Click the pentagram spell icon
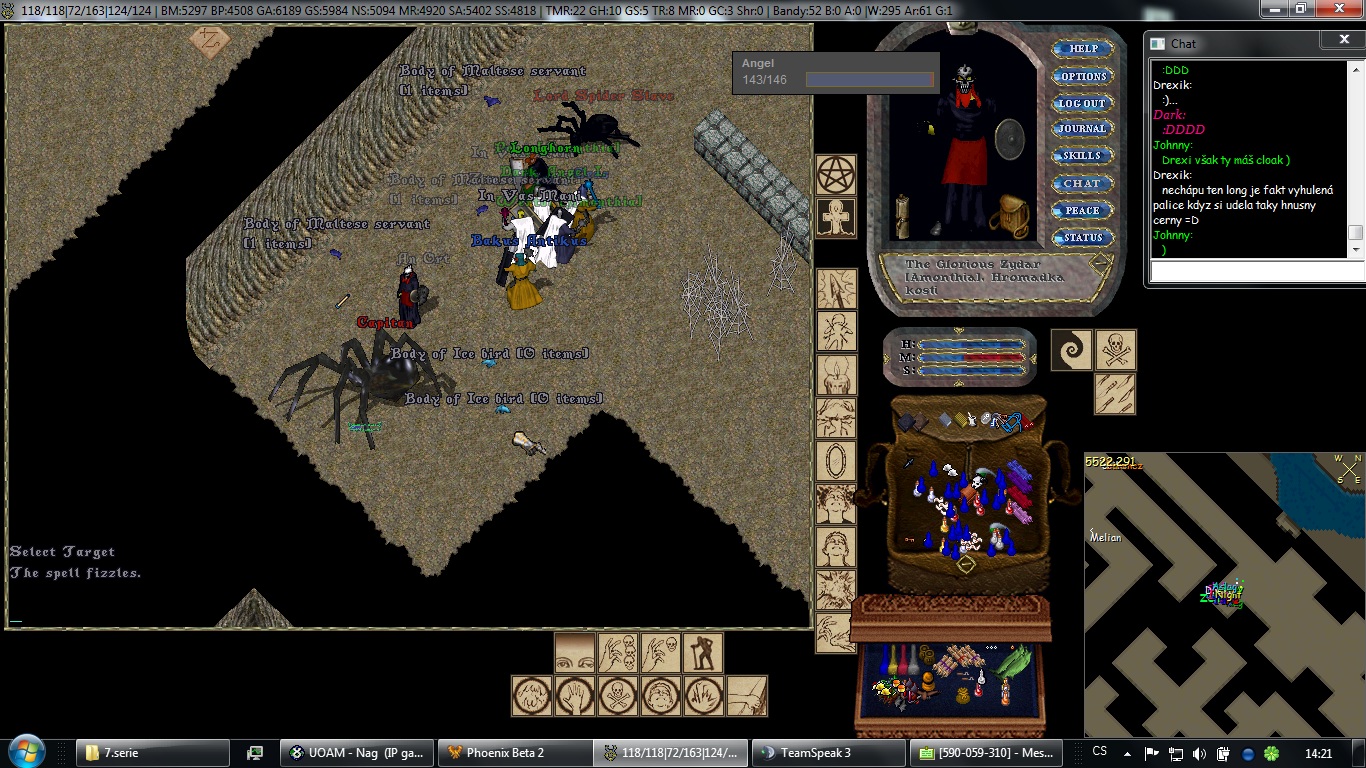This screenshot has width=1366, height=768. (x=836, y=175)
